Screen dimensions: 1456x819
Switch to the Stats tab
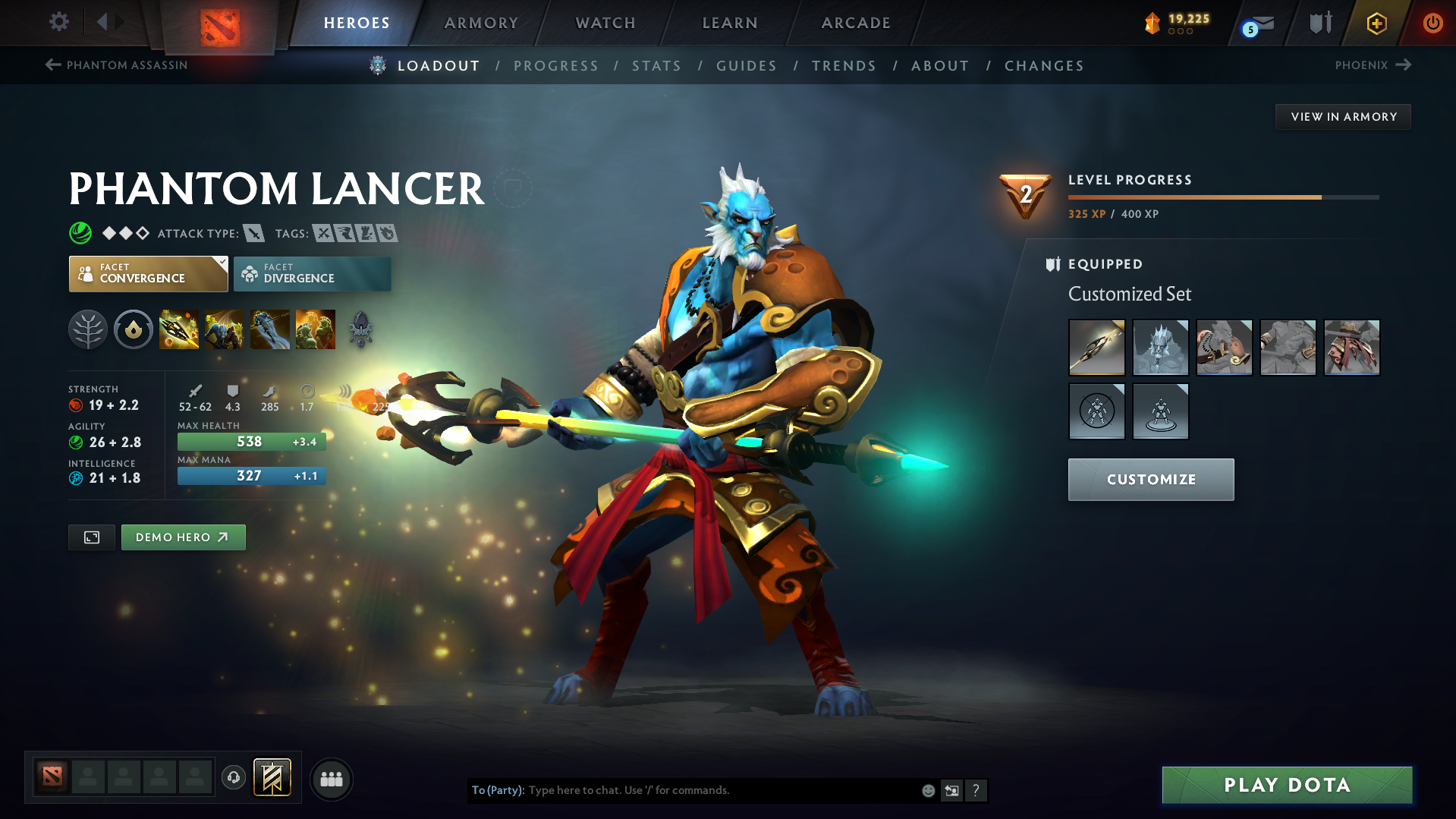tap(656, 65)
